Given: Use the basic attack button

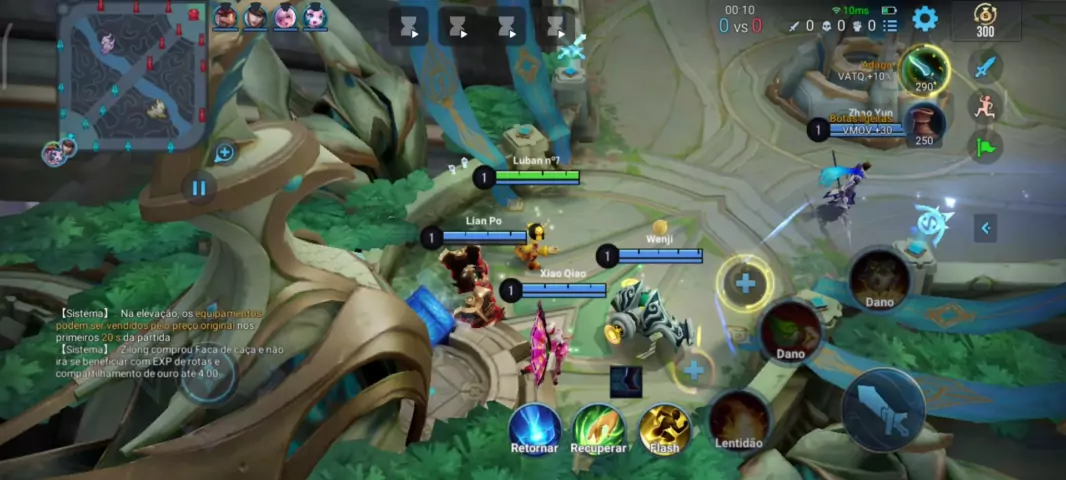Looking at the screenshot, I should click(882, 410).
